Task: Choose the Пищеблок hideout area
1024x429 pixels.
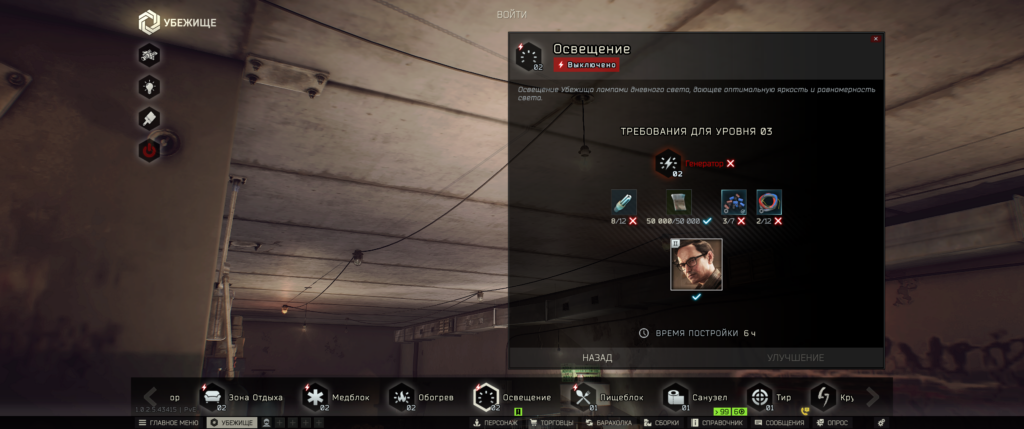Action: 609,397
